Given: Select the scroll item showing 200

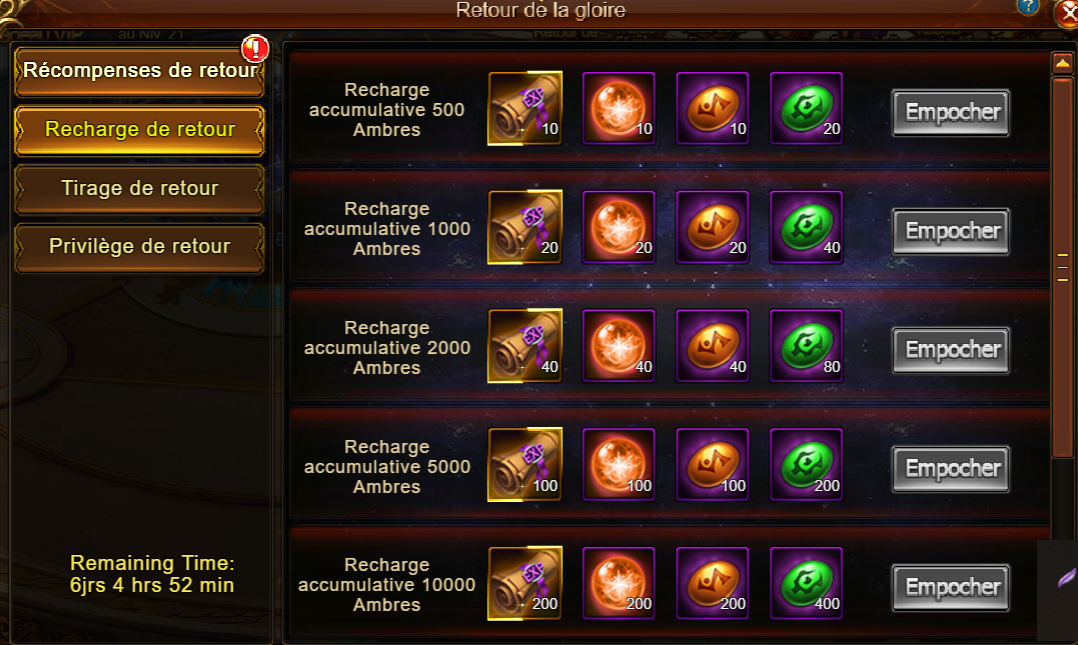Looking at the screenshot, I should [x=525, y=584].
